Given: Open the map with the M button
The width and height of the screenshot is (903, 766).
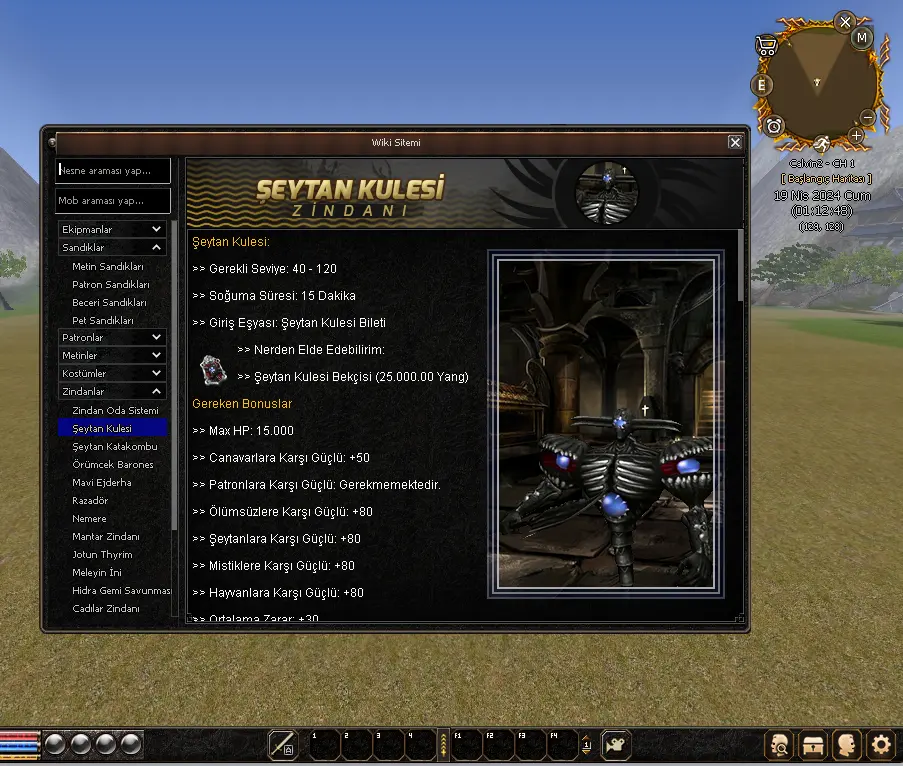Looking at the screenshot, I should point(862,38).
